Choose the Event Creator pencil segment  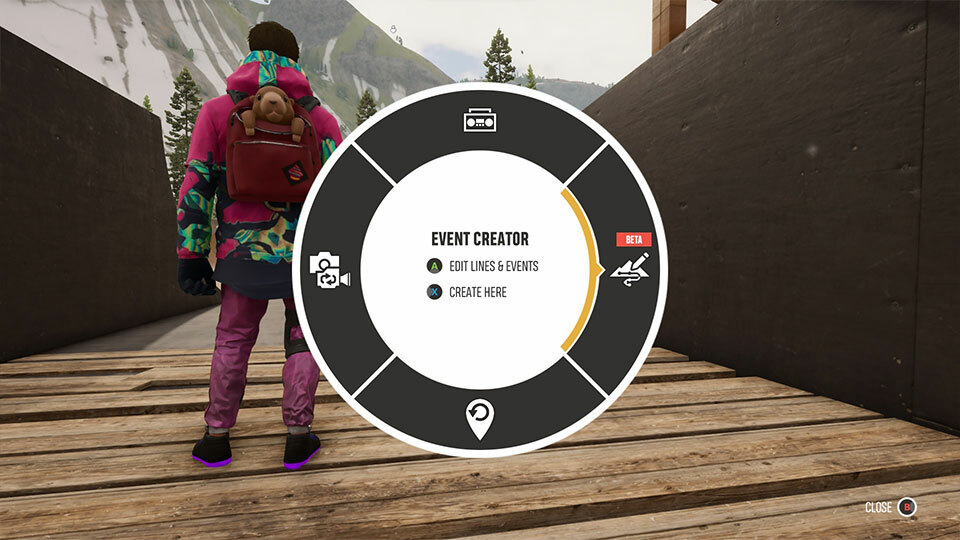pos(632,270)
